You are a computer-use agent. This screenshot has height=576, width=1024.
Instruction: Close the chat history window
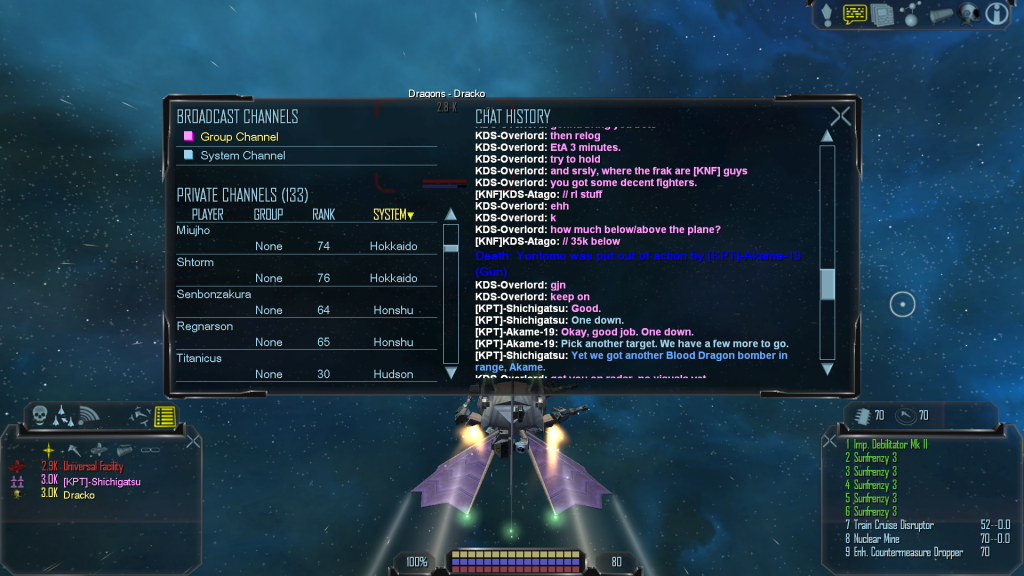(841, 117)
